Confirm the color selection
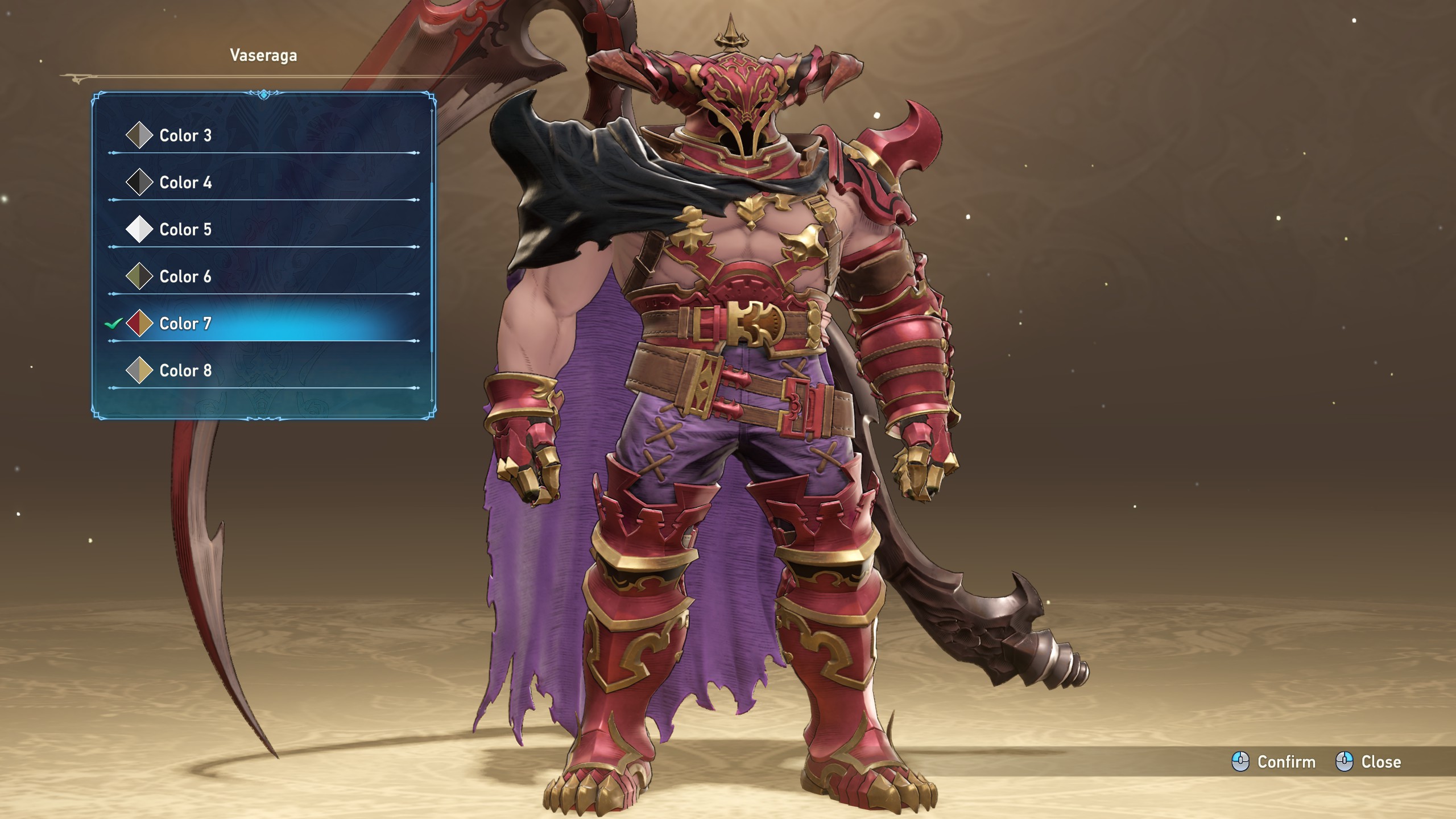 tap(1273, 762)
